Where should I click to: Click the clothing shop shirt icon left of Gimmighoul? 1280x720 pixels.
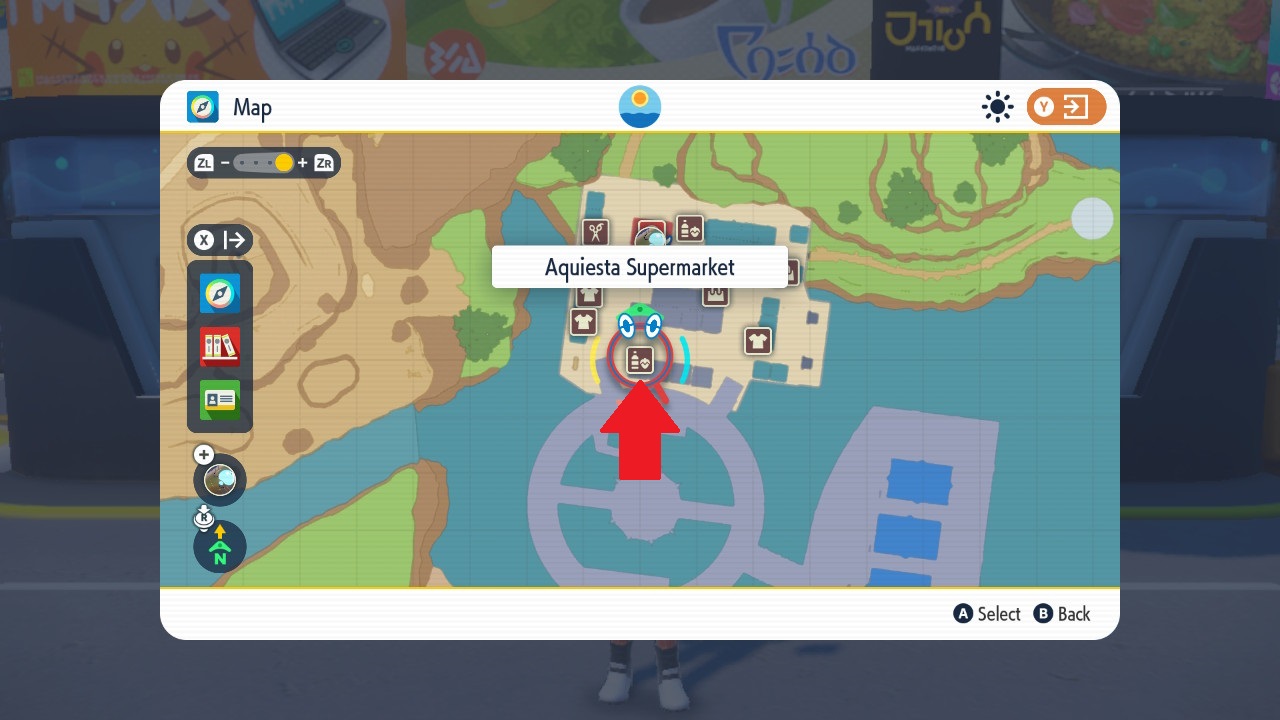coord(584,320)
